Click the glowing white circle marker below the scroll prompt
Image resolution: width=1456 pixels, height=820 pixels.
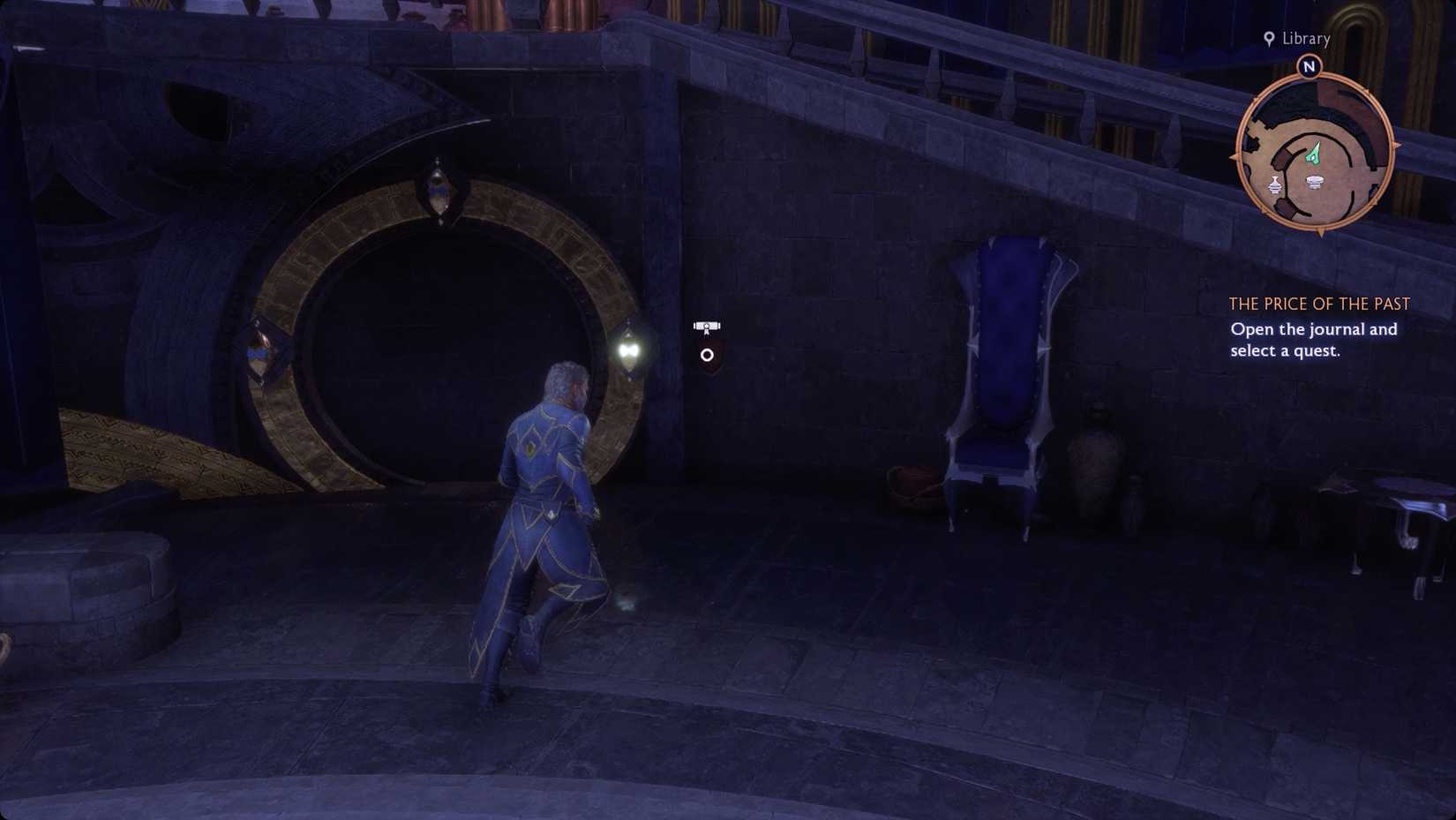[x=707, y=355]
